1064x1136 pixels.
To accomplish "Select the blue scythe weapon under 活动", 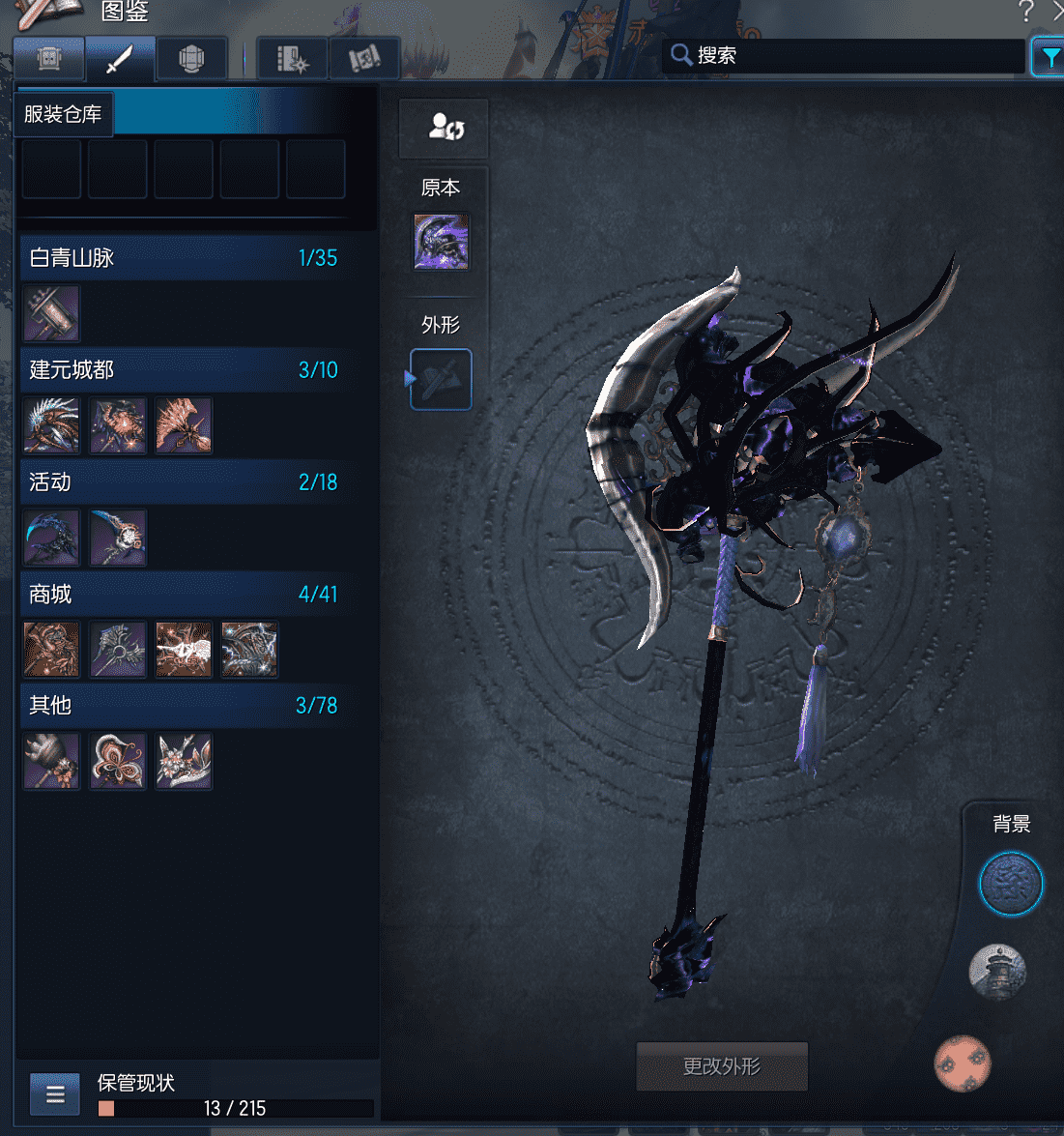I will click(51, 538).
